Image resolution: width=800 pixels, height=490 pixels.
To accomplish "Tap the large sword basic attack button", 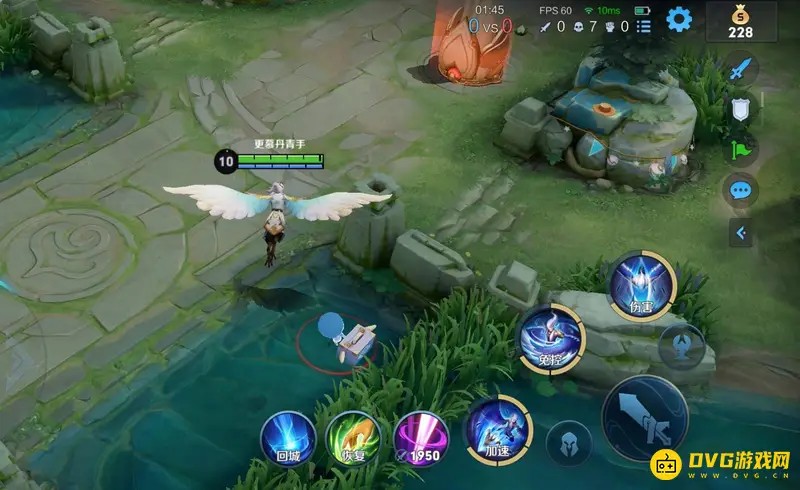I will point(645,418).
